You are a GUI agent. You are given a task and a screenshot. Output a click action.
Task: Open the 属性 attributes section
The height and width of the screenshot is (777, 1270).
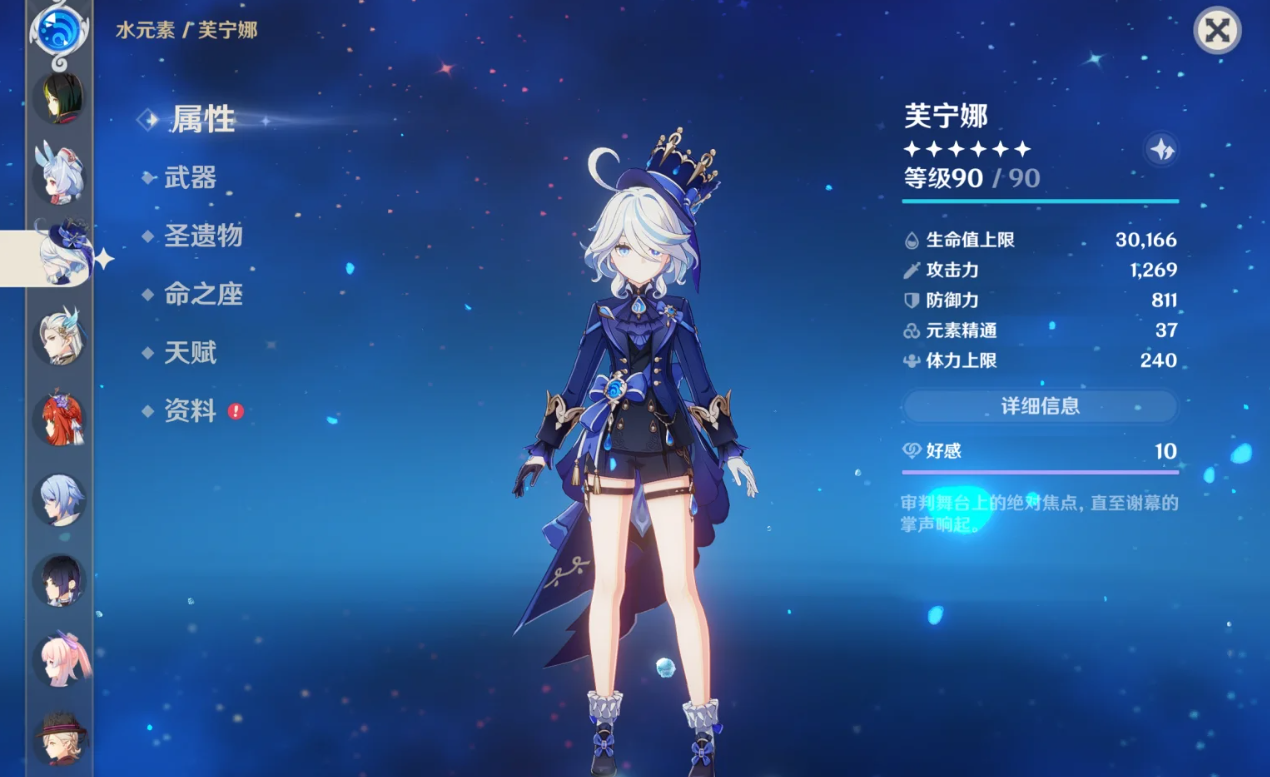pyautogui.click(x=202, y=119)
